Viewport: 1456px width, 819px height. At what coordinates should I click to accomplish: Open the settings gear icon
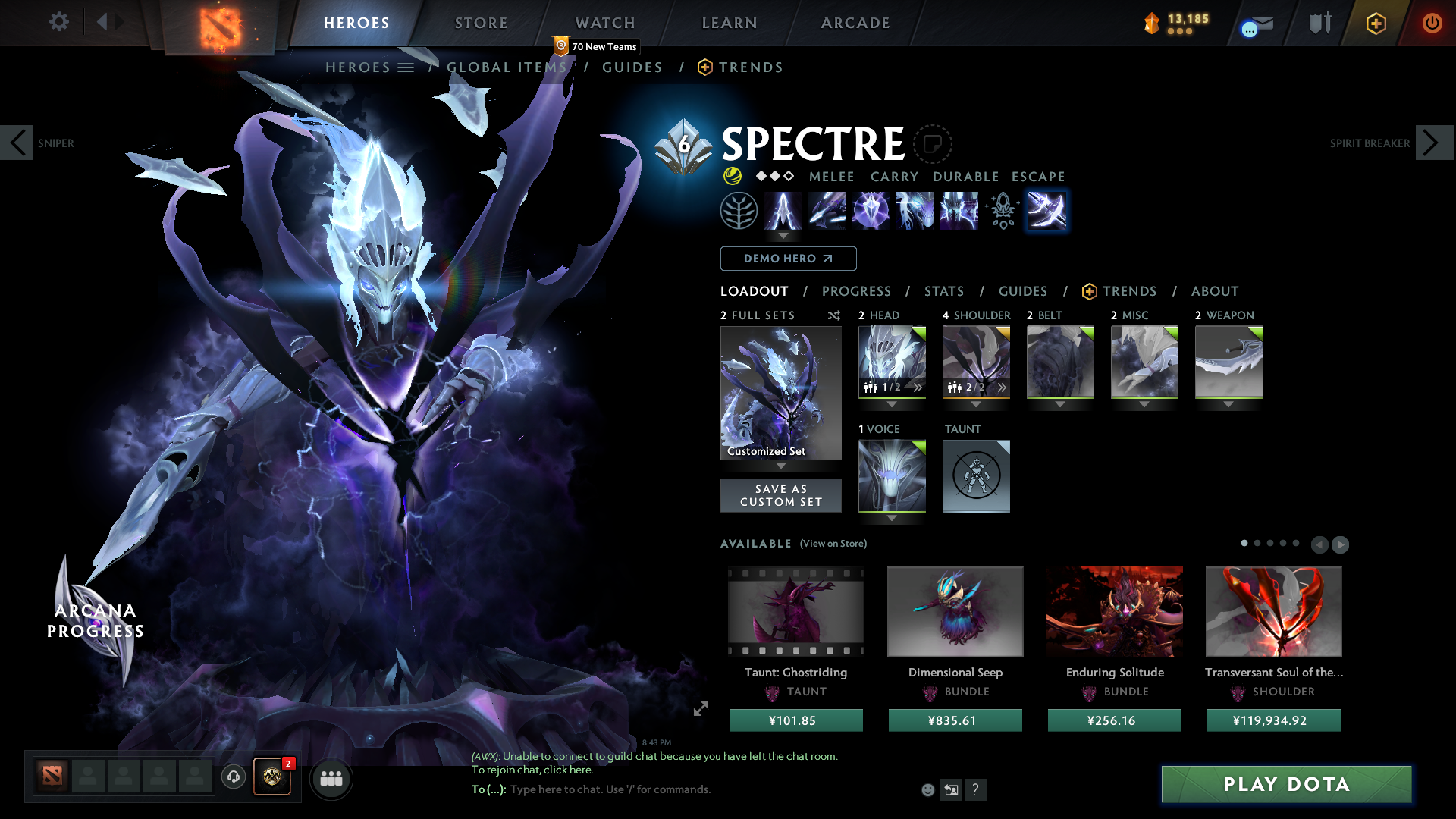pos(58,22)
